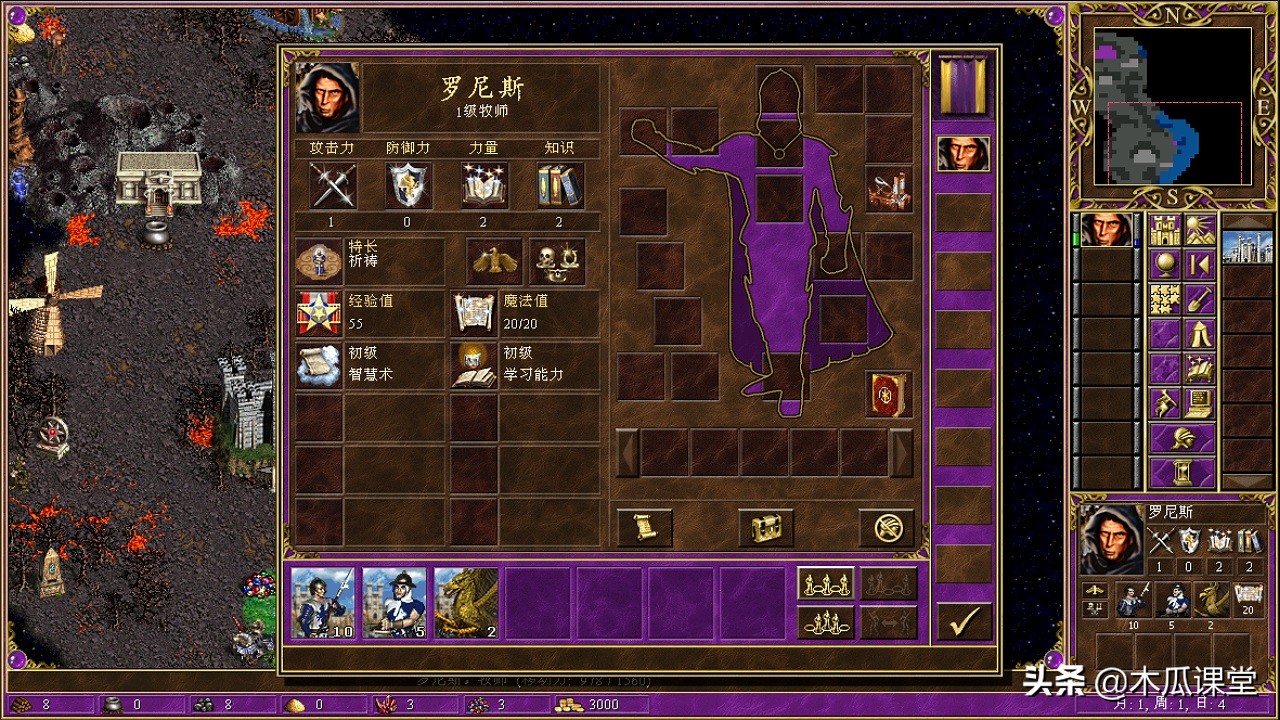Open system options computer icon

click(x=1199, y=402)
